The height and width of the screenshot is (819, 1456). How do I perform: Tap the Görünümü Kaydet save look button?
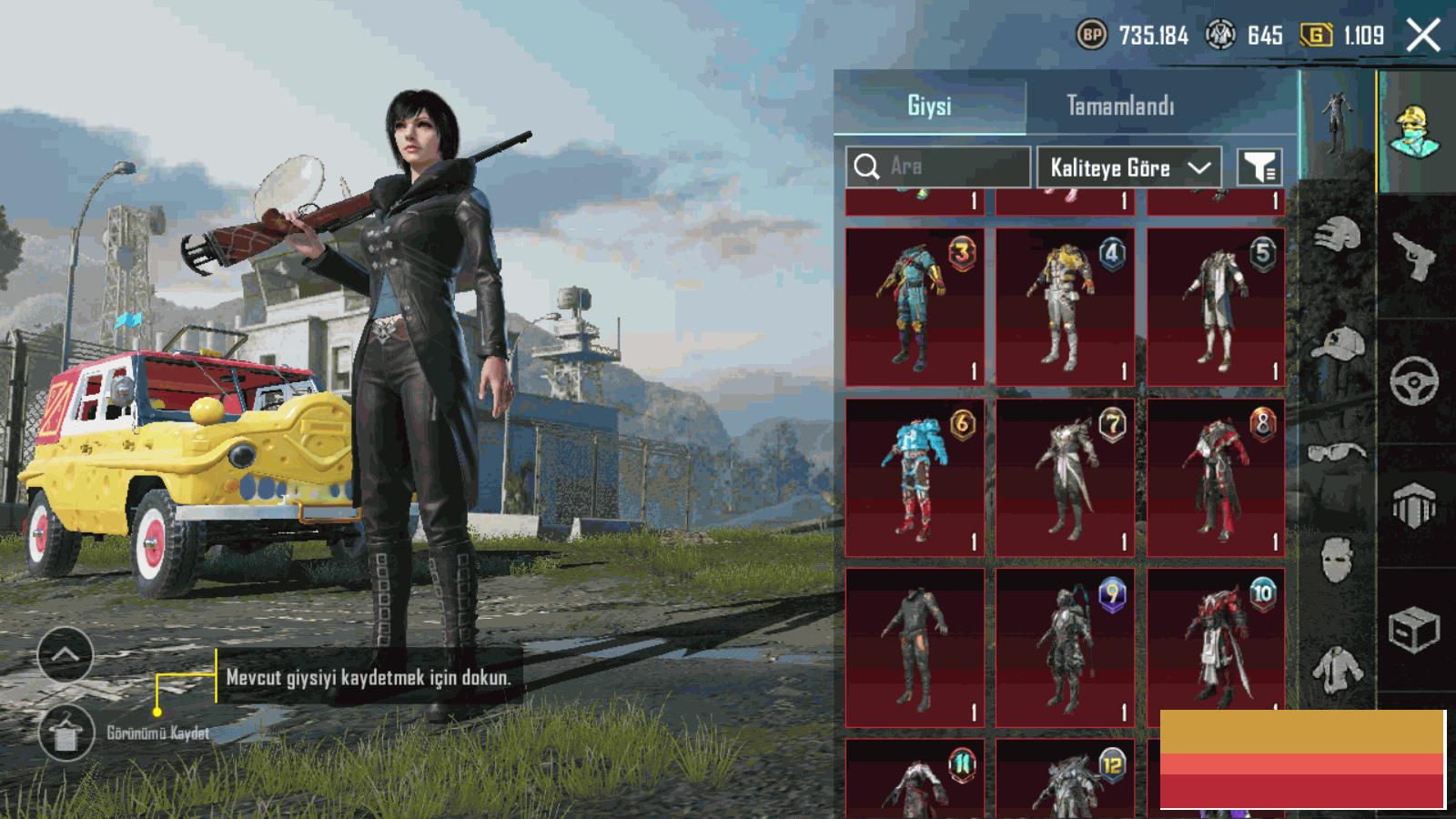coord(66,733)
